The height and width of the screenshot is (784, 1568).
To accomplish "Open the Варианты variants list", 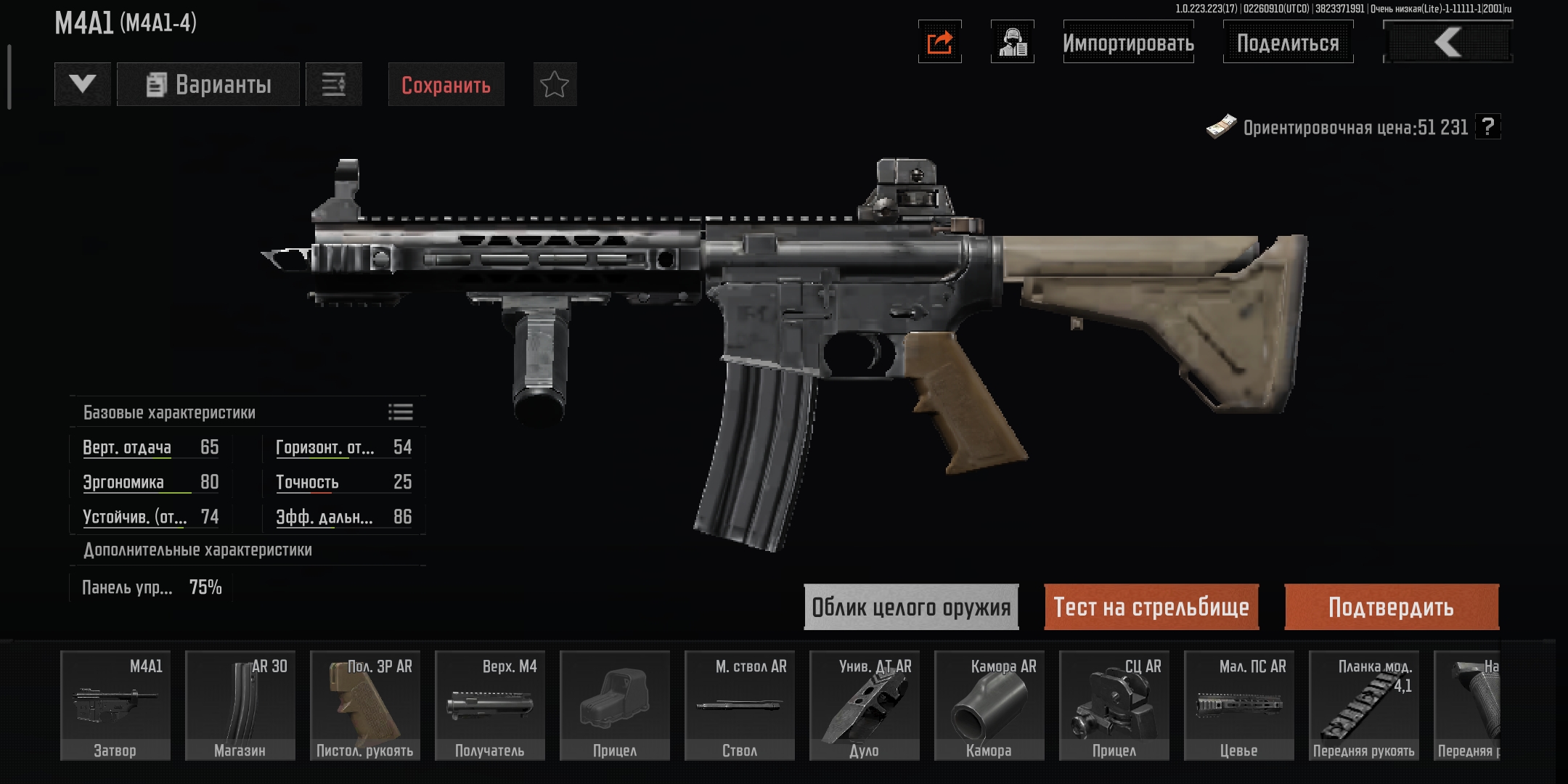I will [208, 85].
